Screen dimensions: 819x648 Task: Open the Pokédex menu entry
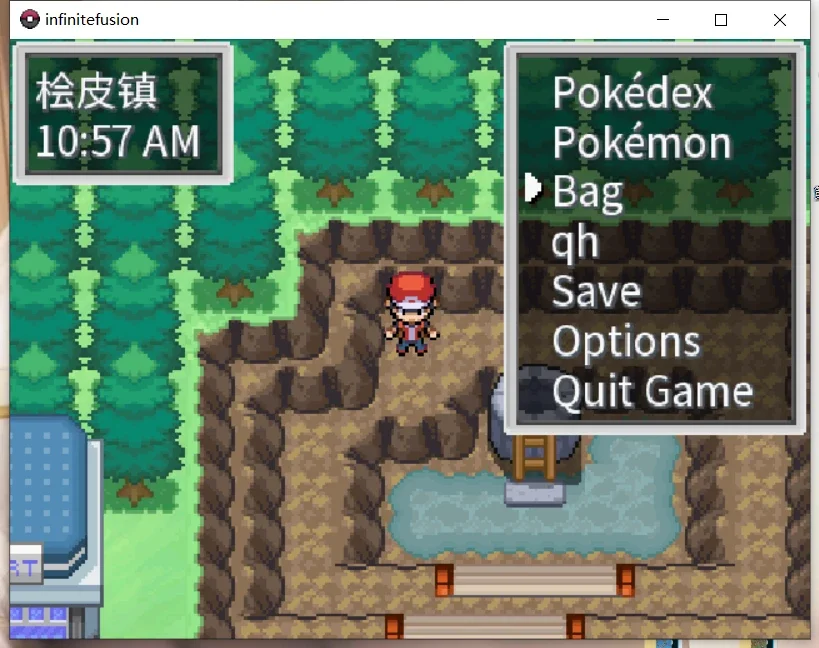[x=632, y=94]
